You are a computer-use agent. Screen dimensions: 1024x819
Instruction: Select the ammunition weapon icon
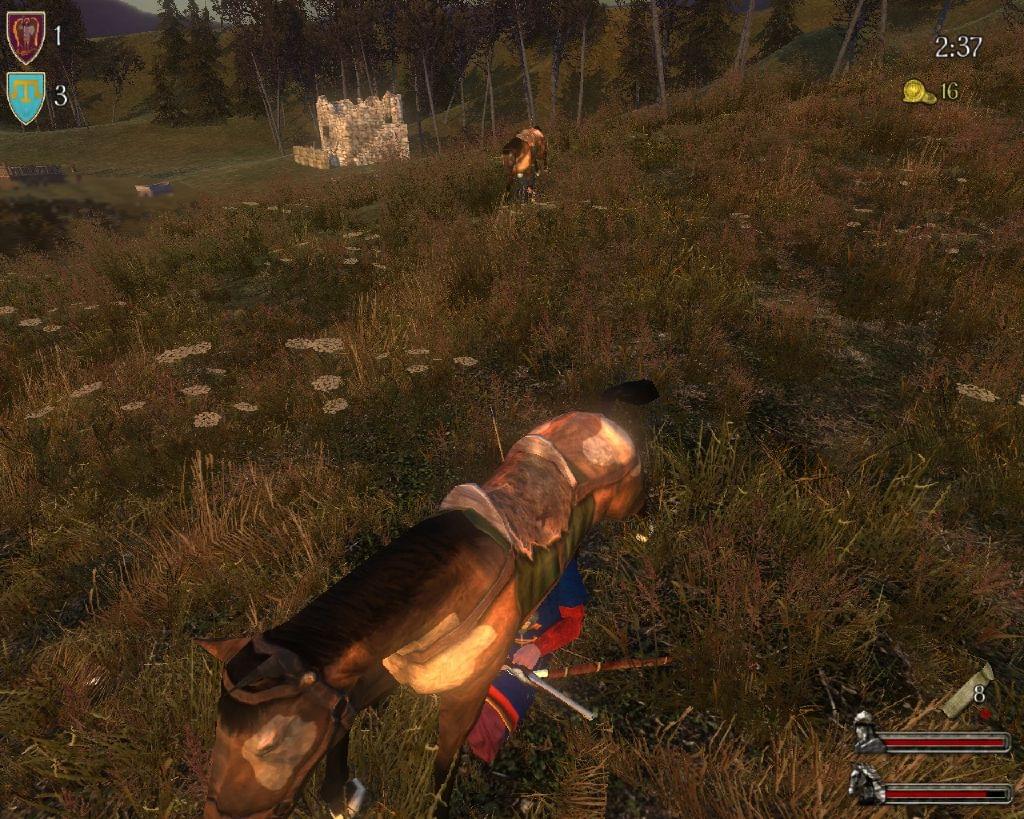coord(967,692)
